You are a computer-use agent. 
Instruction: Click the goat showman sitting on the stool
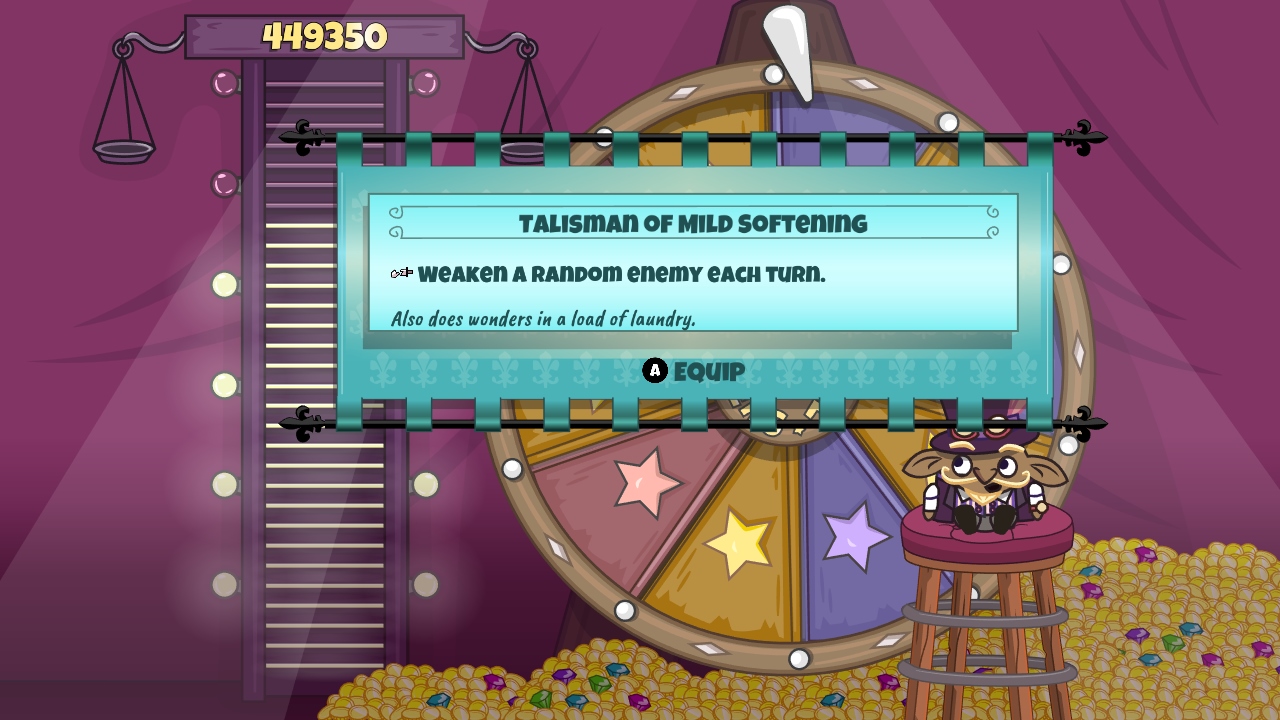pyautogui.click(x=985, y=480)
